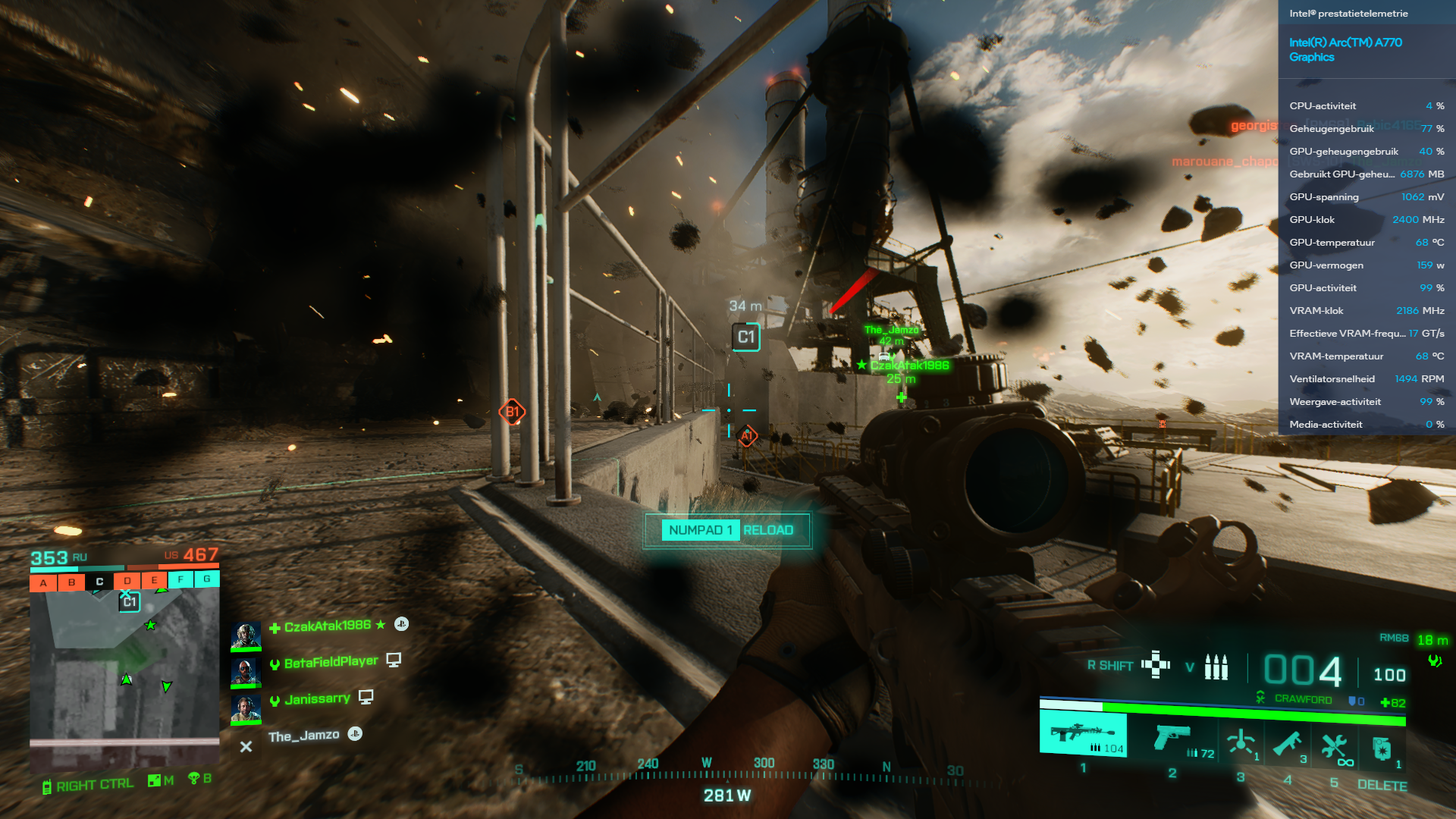This screenshot has width=1456, height=819.
Task: Select squad leader CzakAtak1986 in the squad list
Action: [327, 626]
